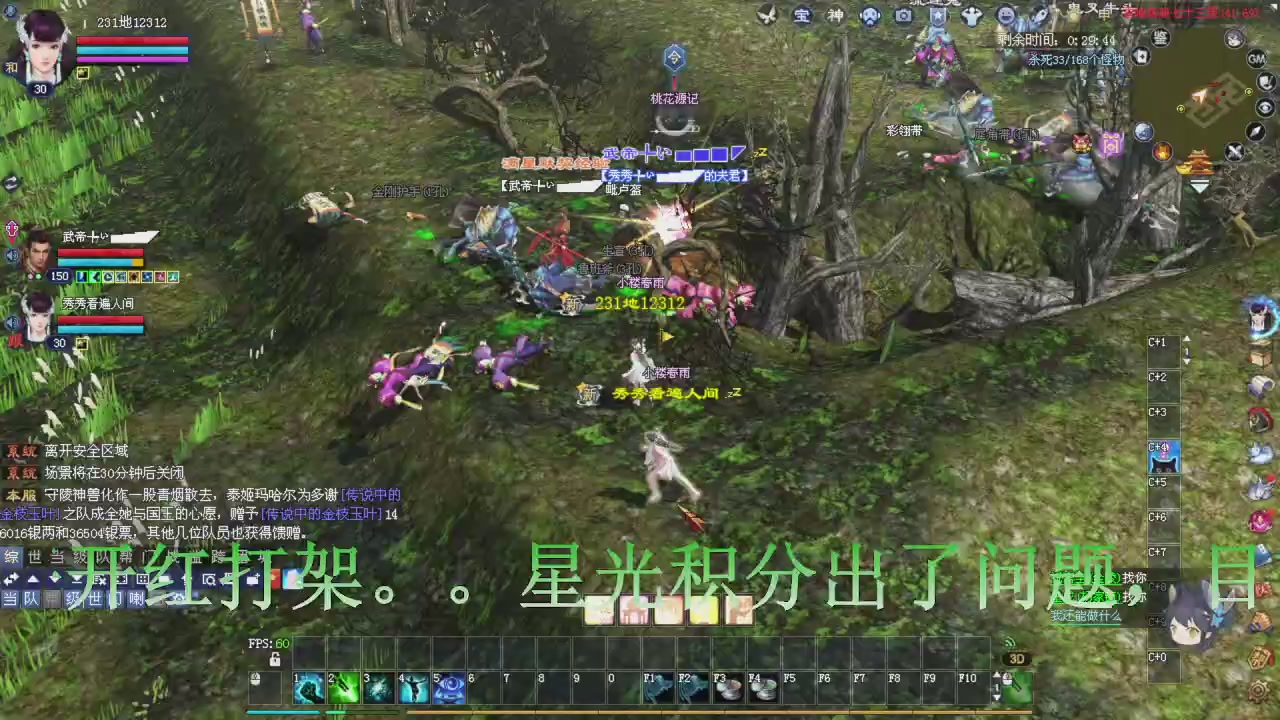Click the 宝 (treasure) icon on the top menu
The width and height of the screenshot is (1280, 720).
(802, 16)
